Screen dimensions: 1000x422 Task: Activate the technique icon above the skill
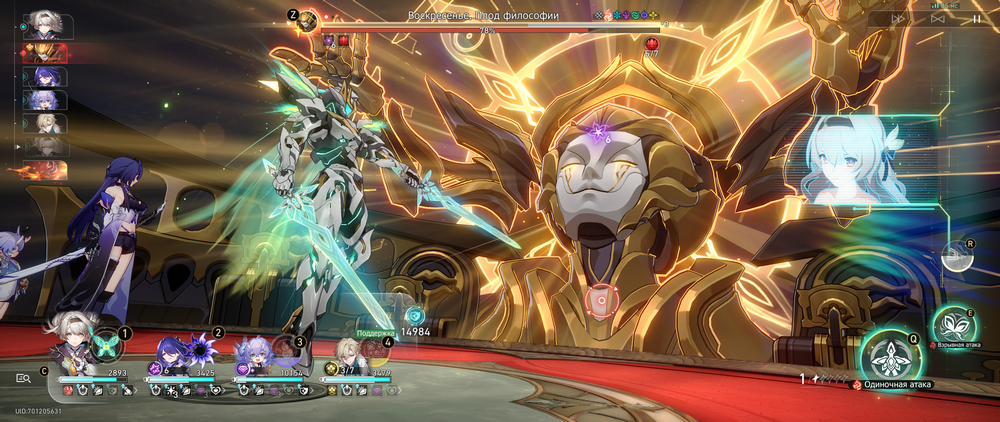[955, 256]
